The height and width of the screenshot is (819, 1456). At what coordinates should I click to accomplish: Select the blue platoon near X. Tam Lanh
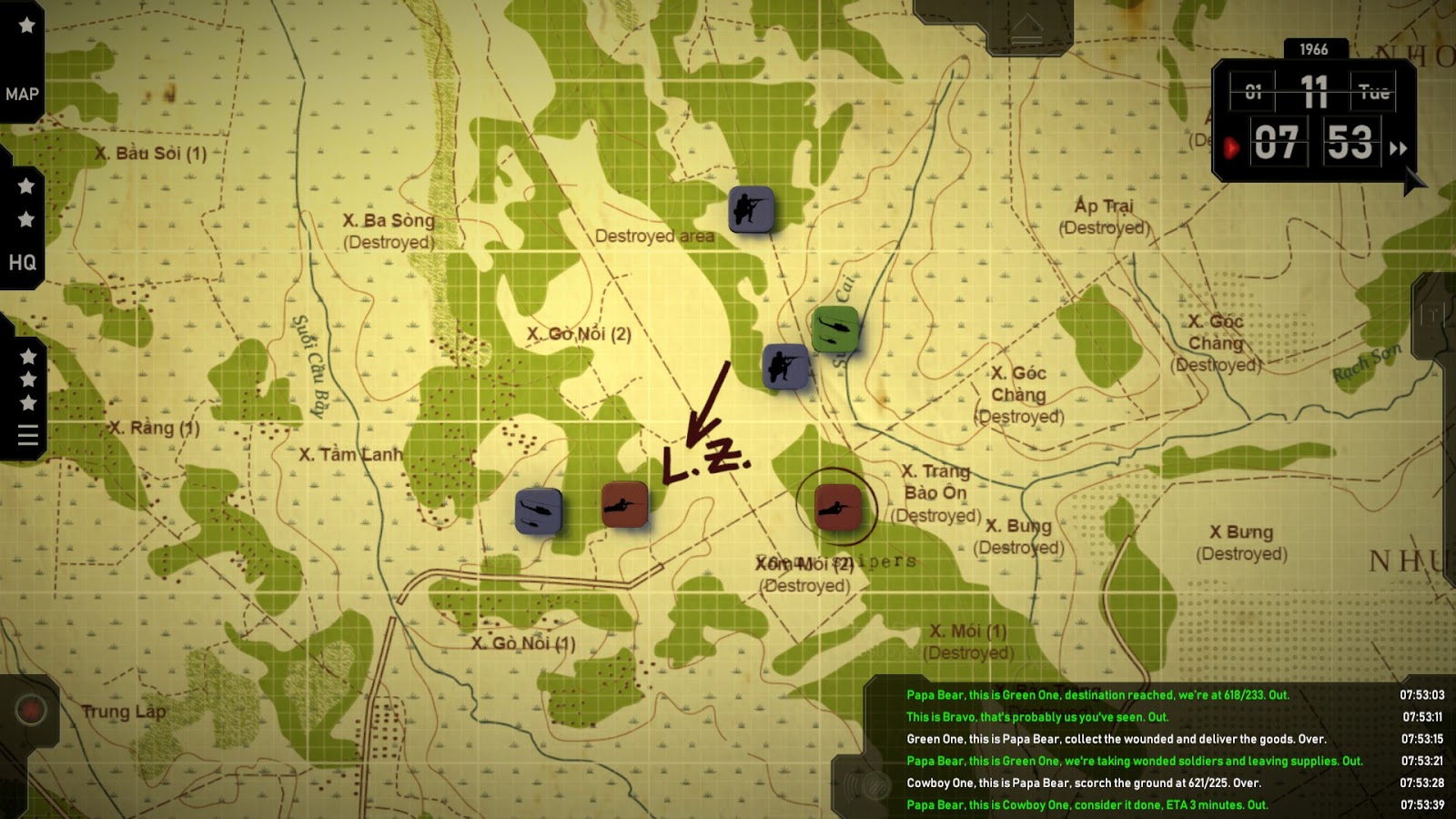[541, 511]
